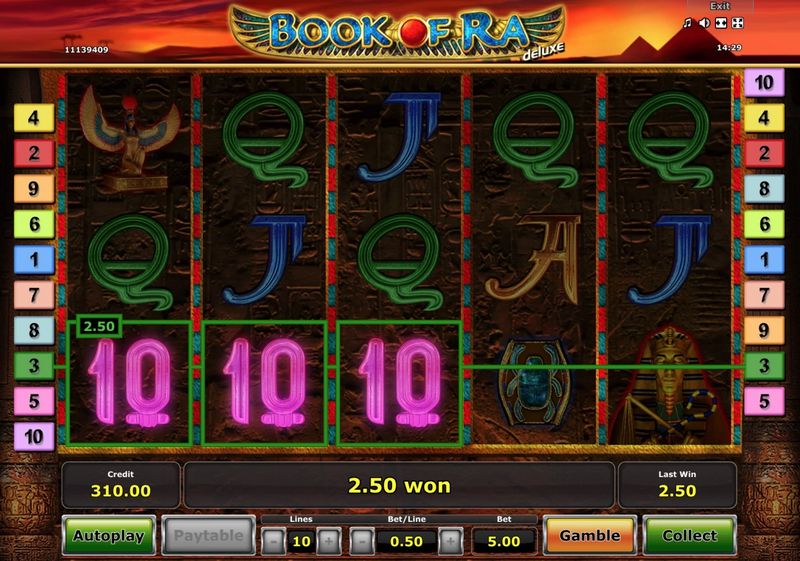Raise the Bet/Line amount
Viewport: 800px width, 561px height.
point(451,541)
